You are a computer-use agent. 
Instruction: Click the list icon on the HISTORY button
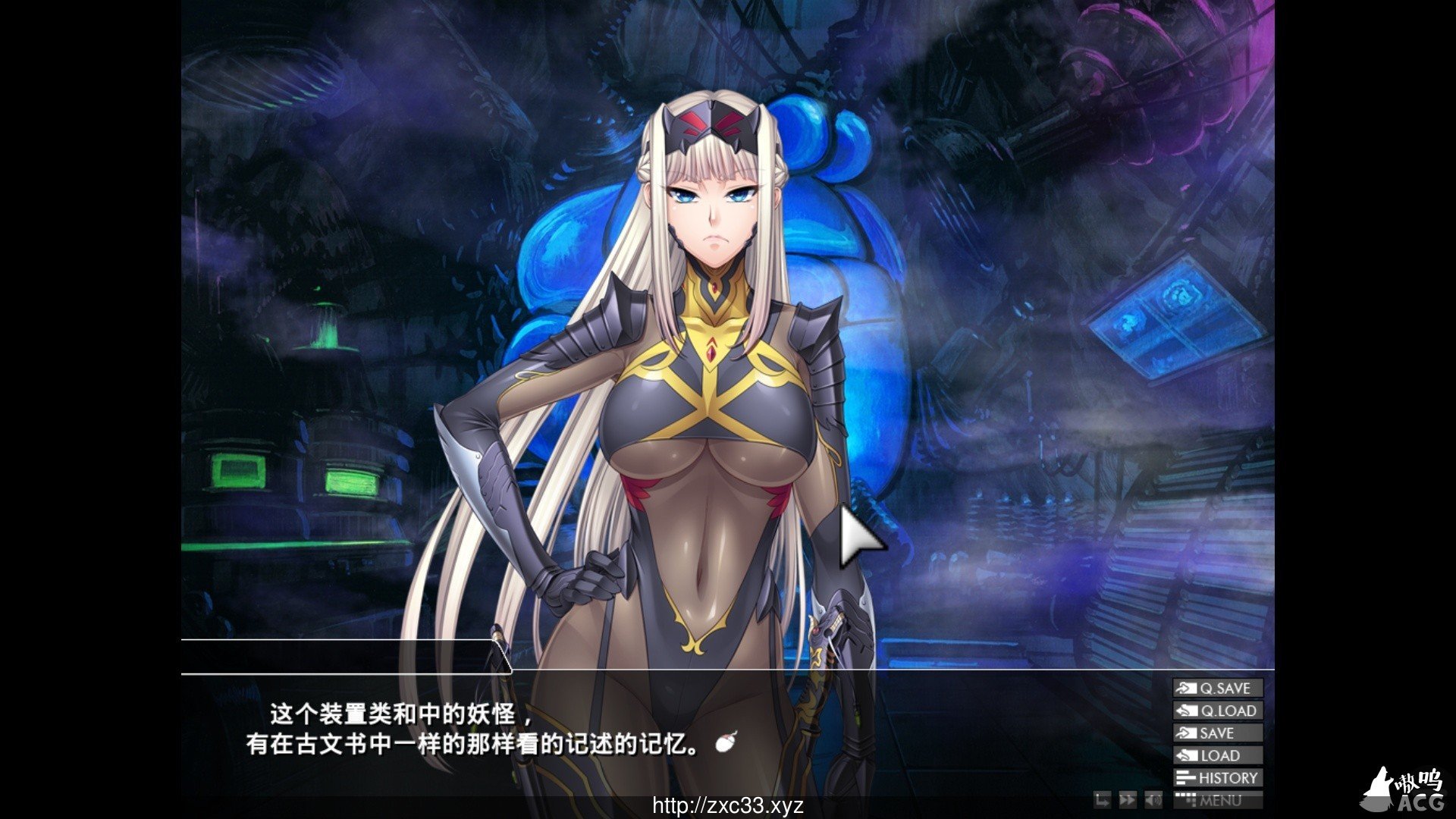pyautogui.click(x=1185, y=778)
